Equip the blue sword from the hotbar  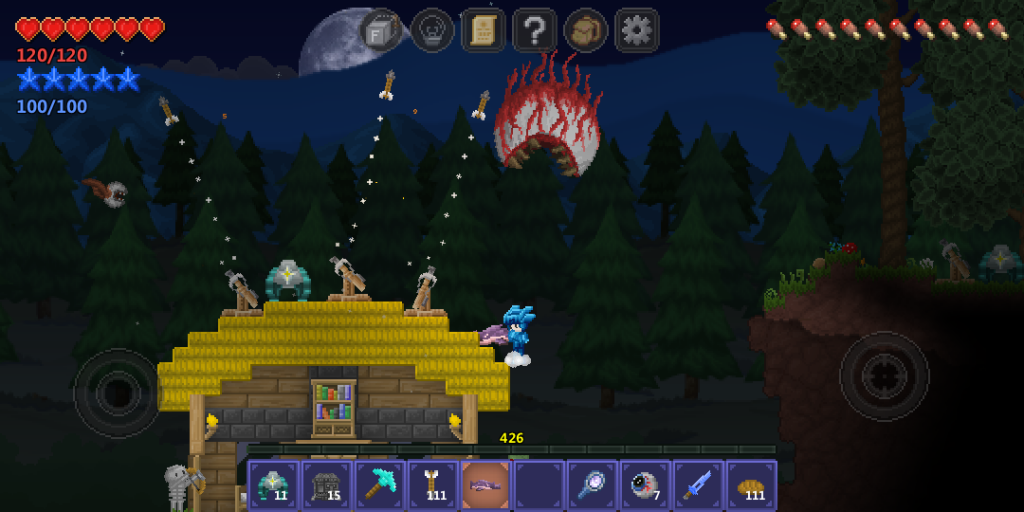pos(697,485)
